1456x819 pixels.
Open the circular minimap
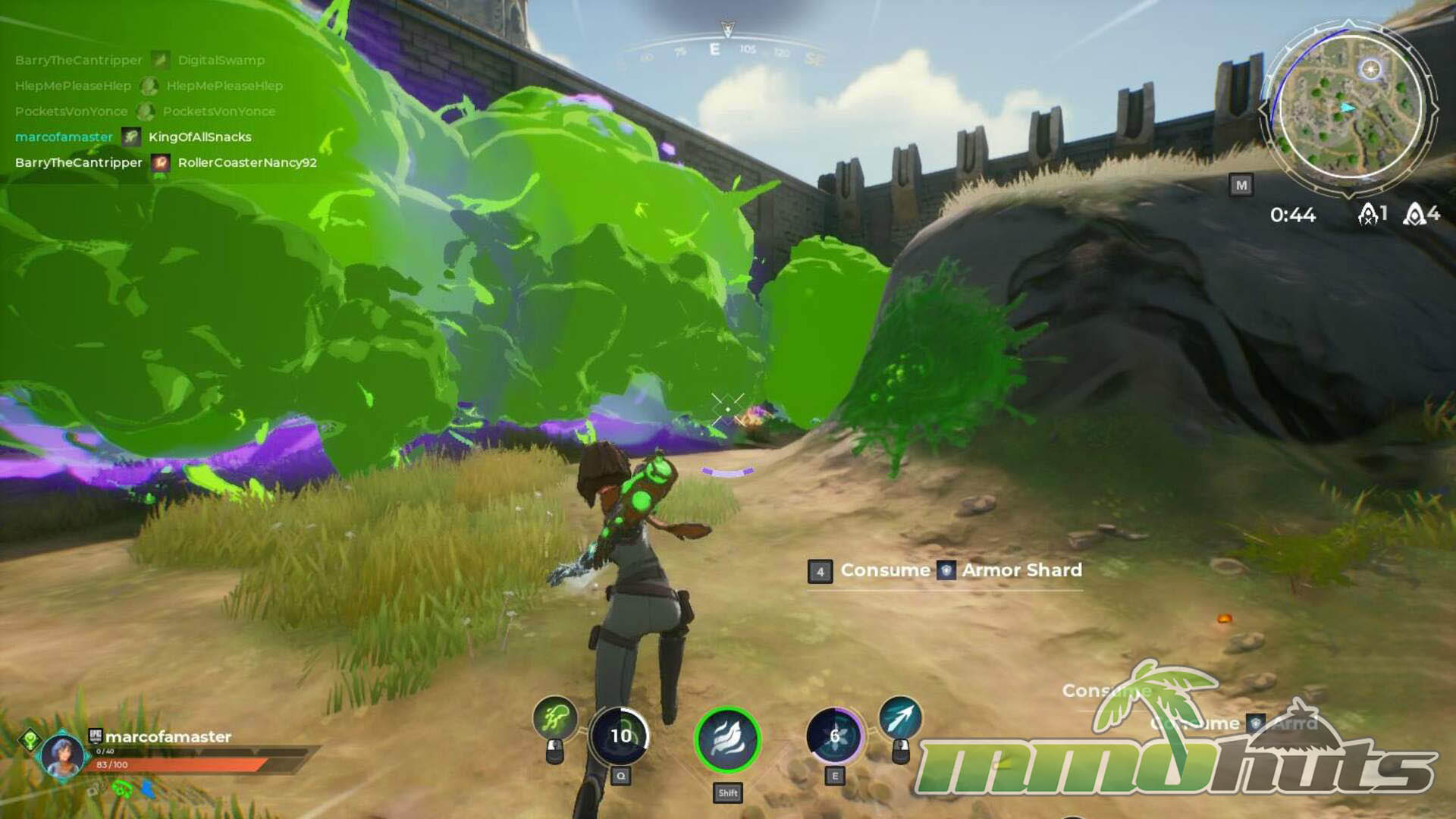click(x=1351, y=108)
